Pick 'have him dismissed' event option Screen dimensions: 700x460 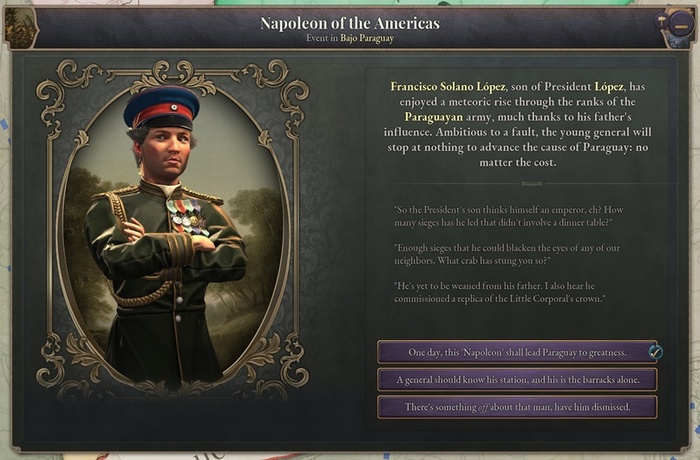tap(517, 407)
